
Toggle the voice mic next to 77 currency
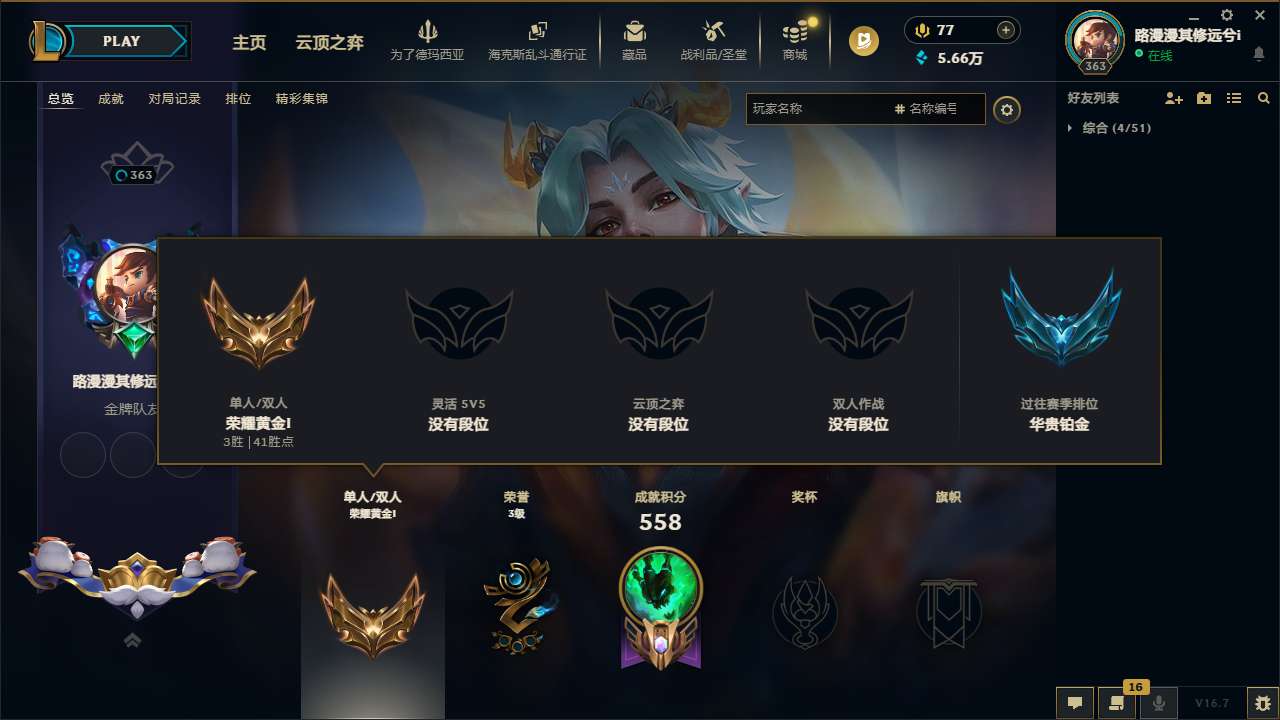click(920, 30)
